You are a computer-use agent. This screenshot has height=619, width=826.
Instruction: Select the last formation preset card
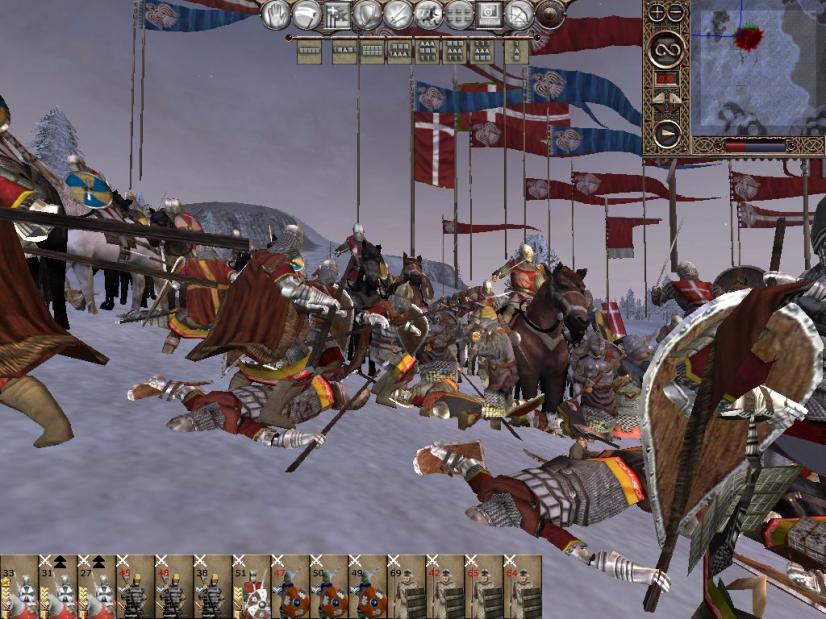tap(514, 52)
